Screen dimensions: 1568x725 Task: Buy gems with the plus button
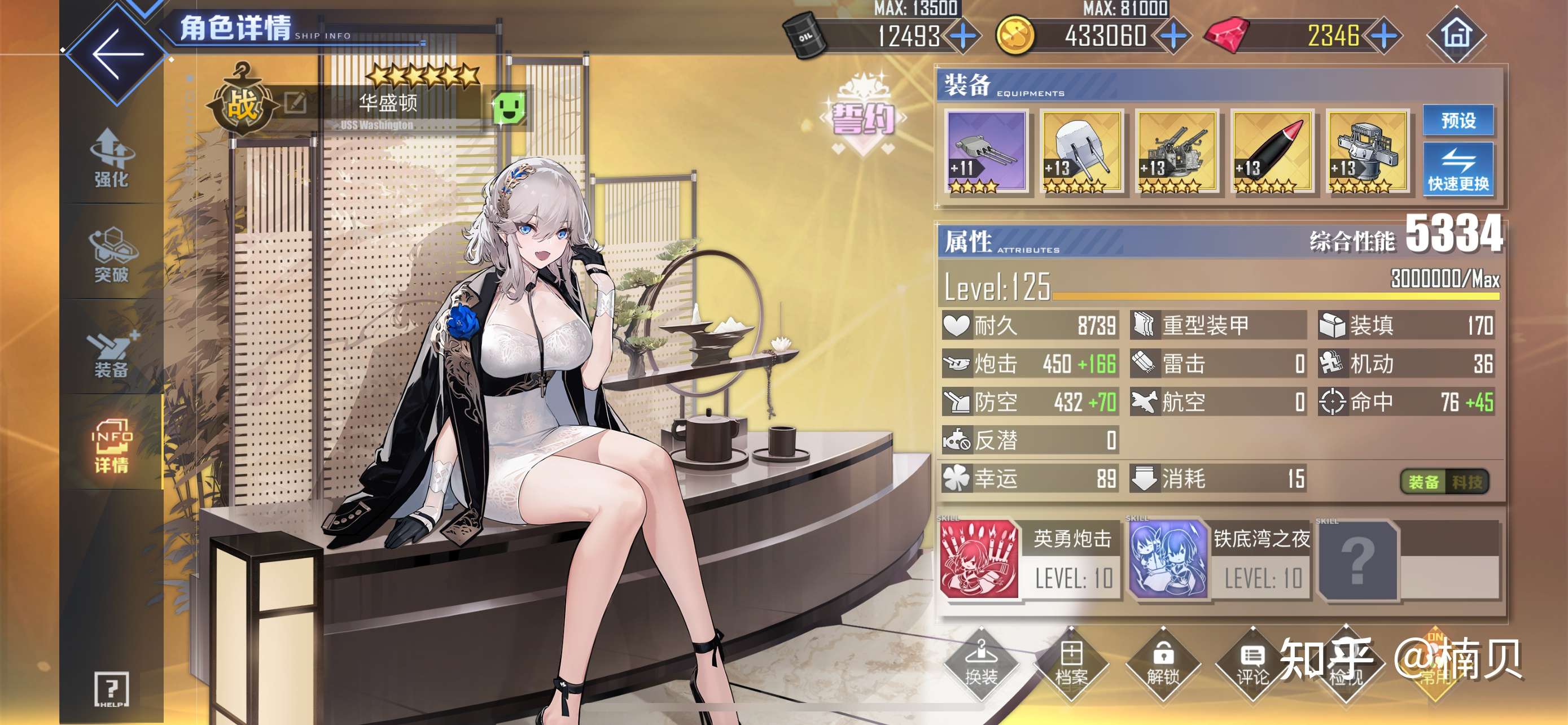[1384, 36]
